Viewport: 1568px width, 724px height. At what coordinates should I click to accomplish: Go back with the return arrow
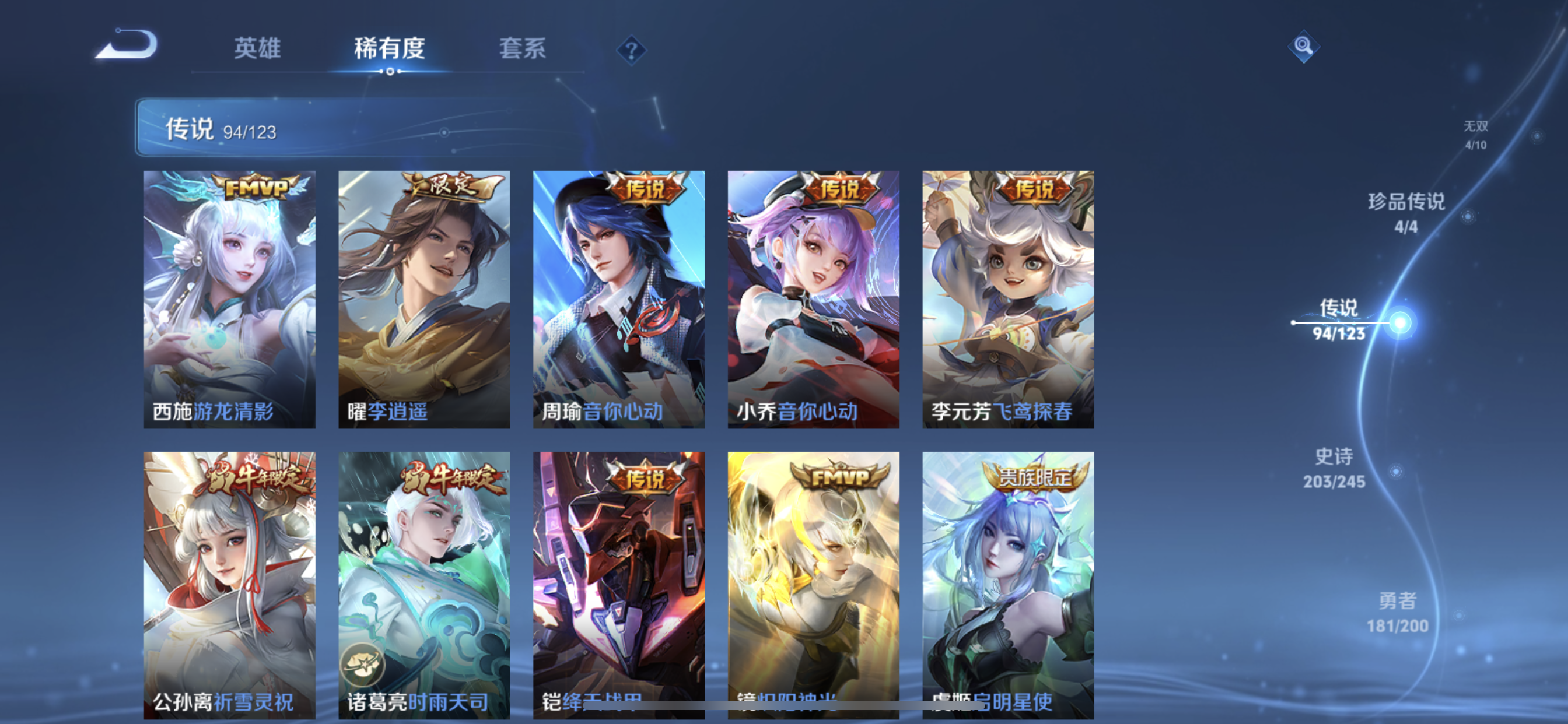tap(127, 45)
